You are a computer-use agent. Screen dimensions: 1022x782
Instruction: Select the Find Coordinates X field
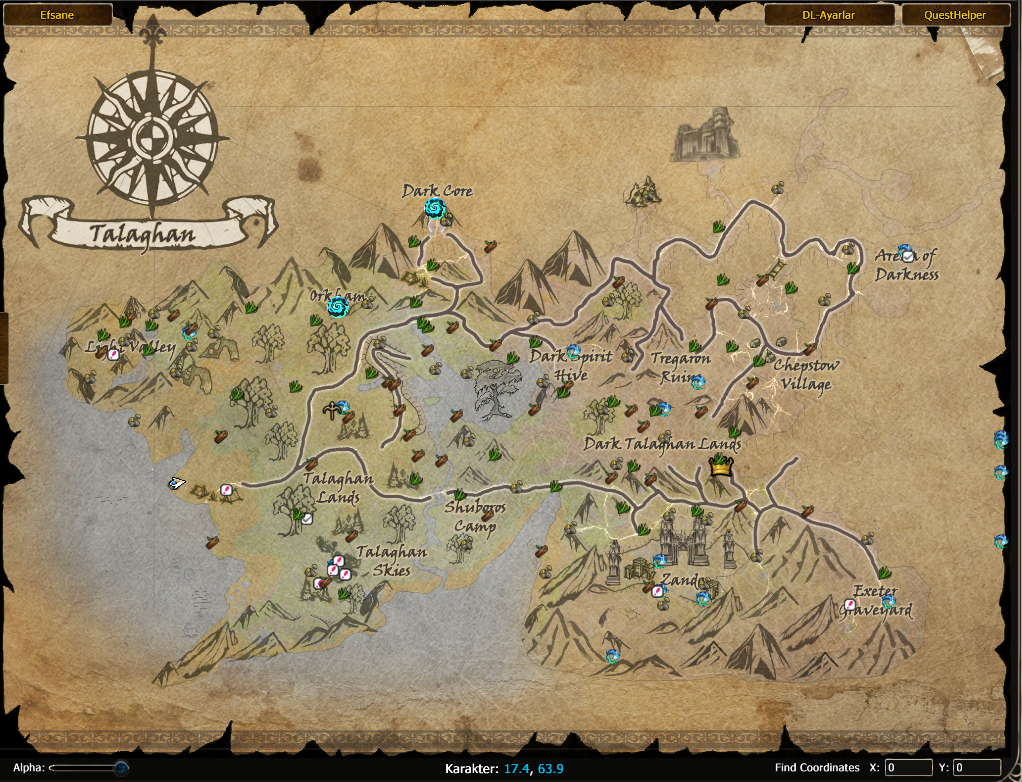(908, 768)
